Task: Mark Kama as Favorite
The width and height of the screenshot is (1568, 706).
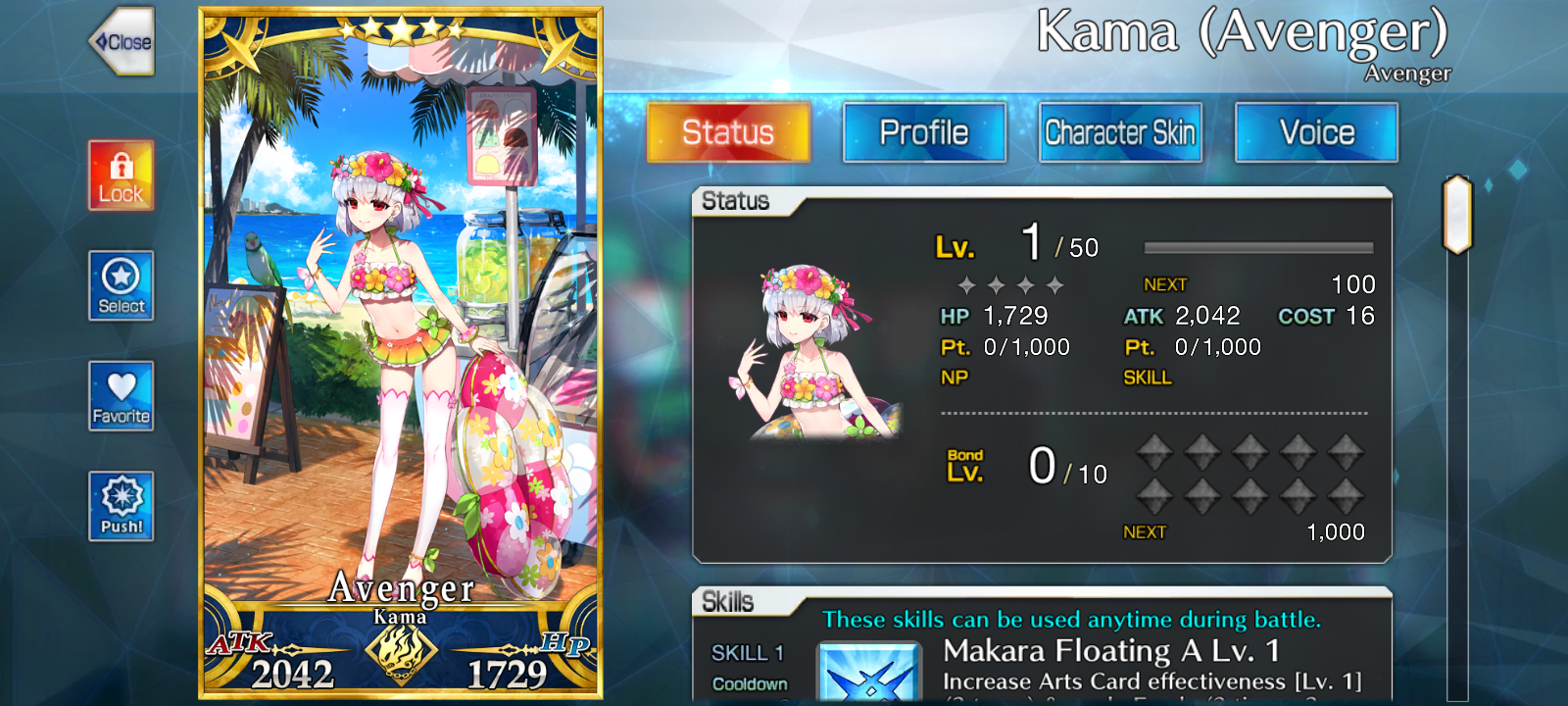Action: [x=121, y=395]
